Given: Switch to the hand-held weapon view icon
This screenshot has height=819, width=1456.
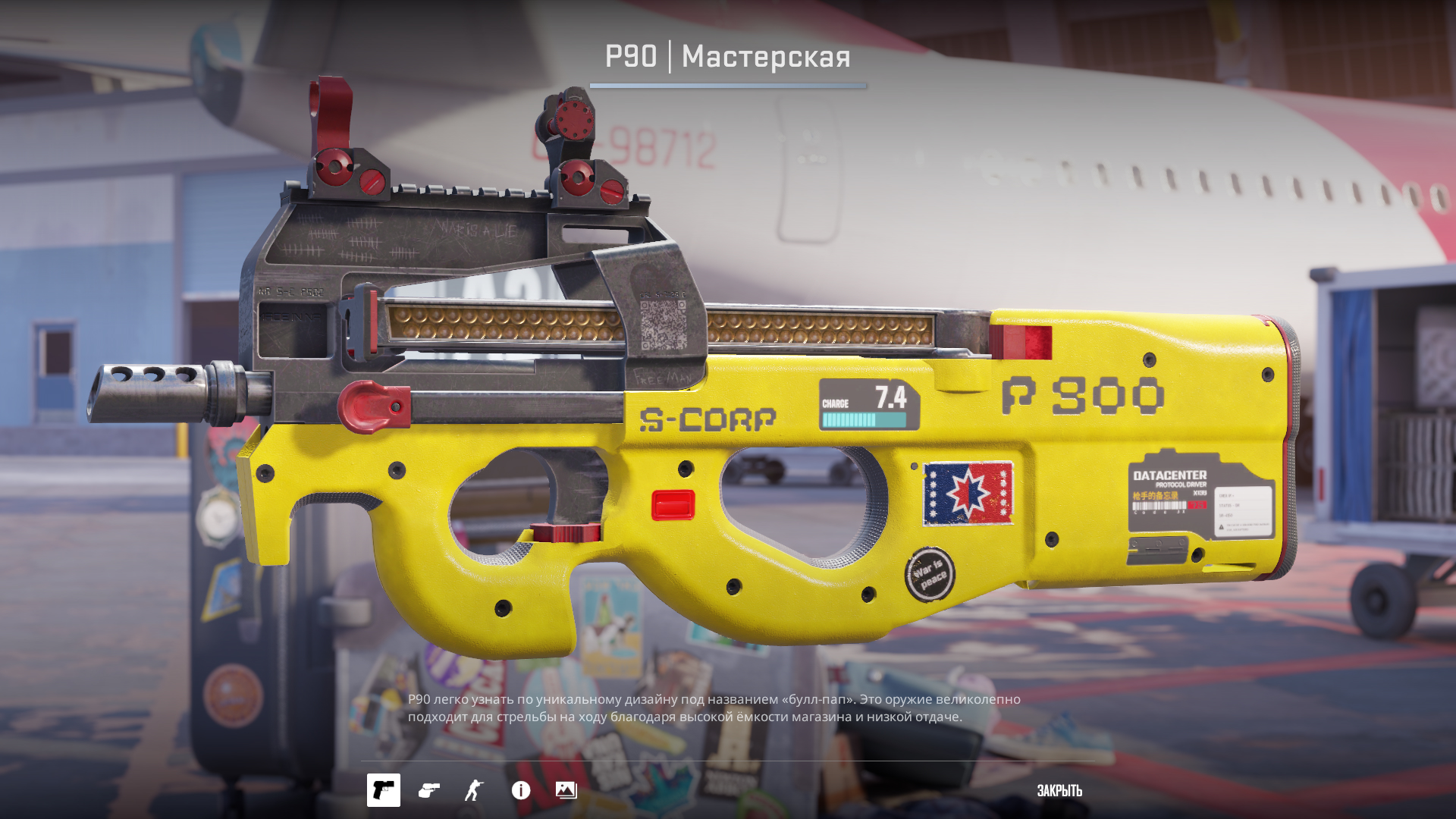Looking at the screenshot, I should tap(429, 790).
